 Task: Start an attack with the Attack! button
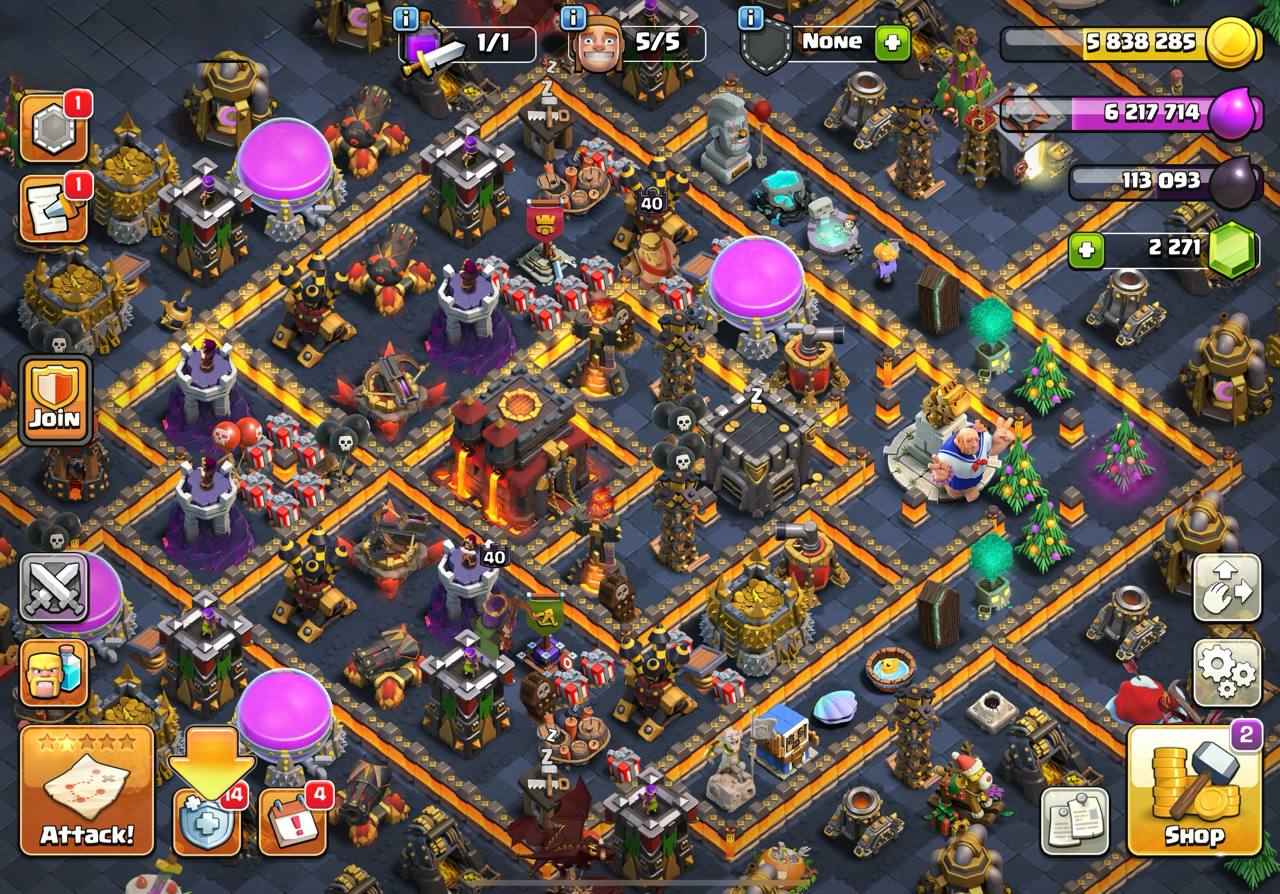tap(87, 791)
